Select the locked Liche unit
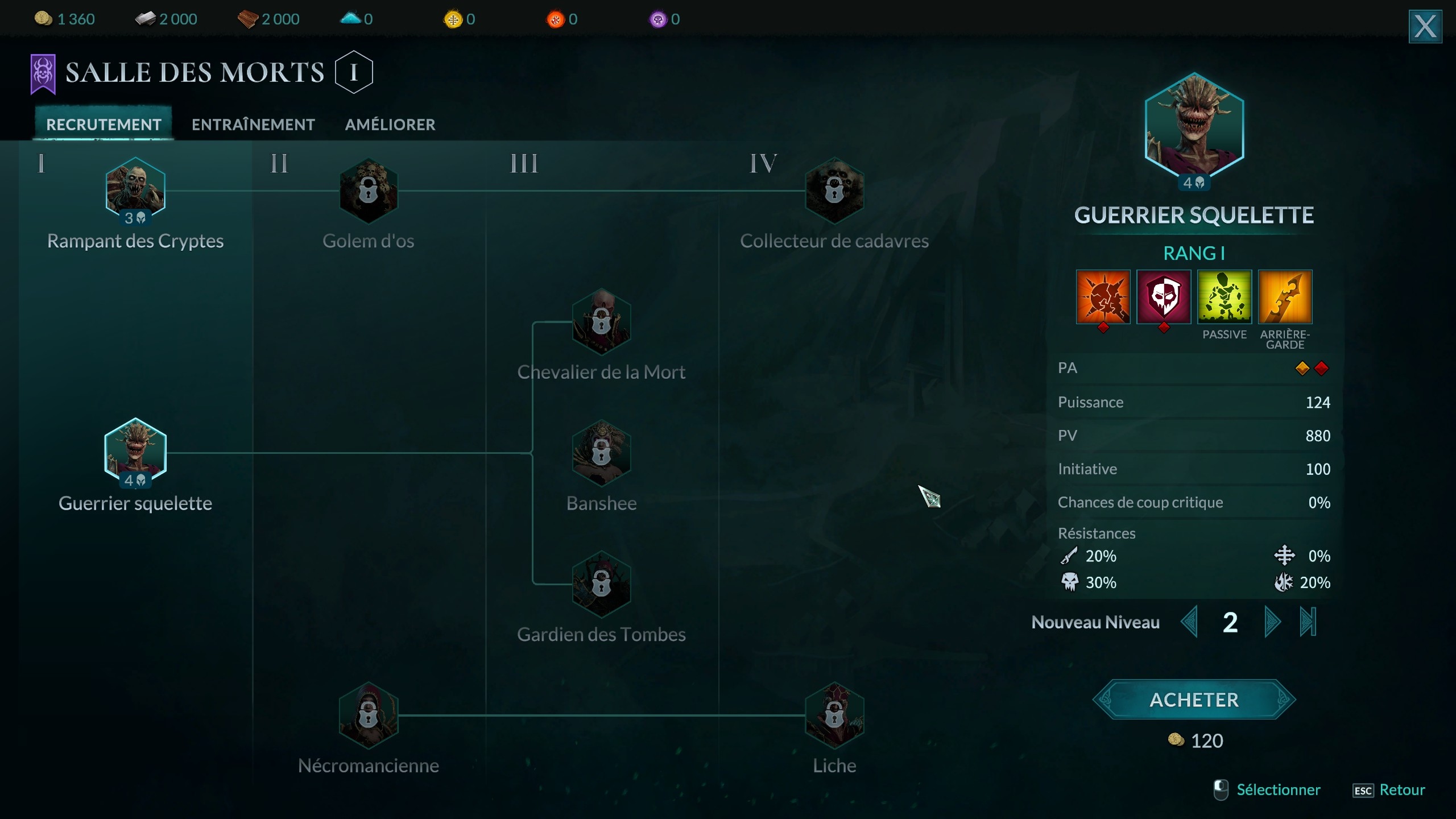Viewport: 1456px width, 819px height. [x=834, y=715]
